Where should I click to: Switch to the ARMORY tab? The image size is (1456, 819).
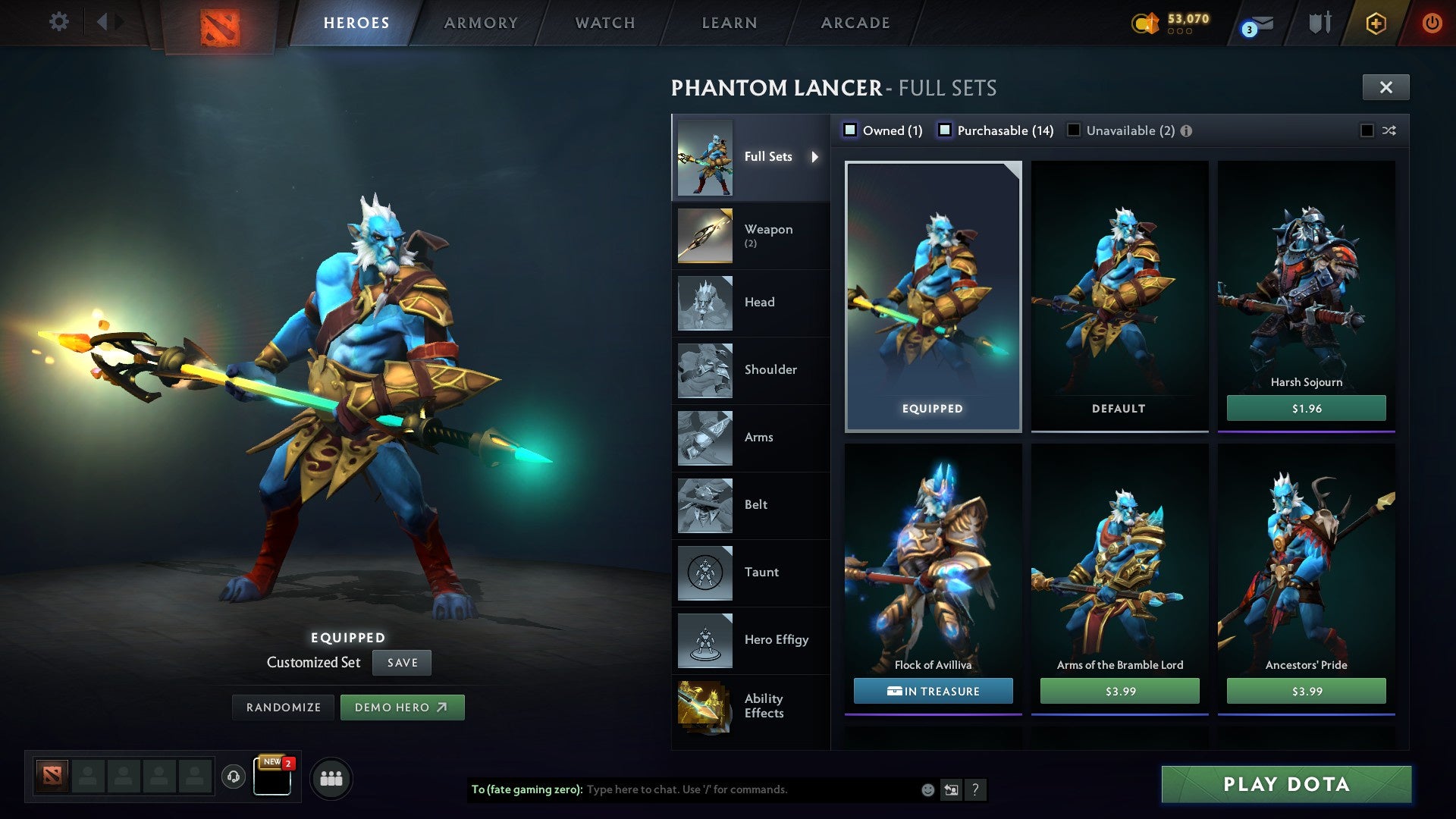(482, 23)
